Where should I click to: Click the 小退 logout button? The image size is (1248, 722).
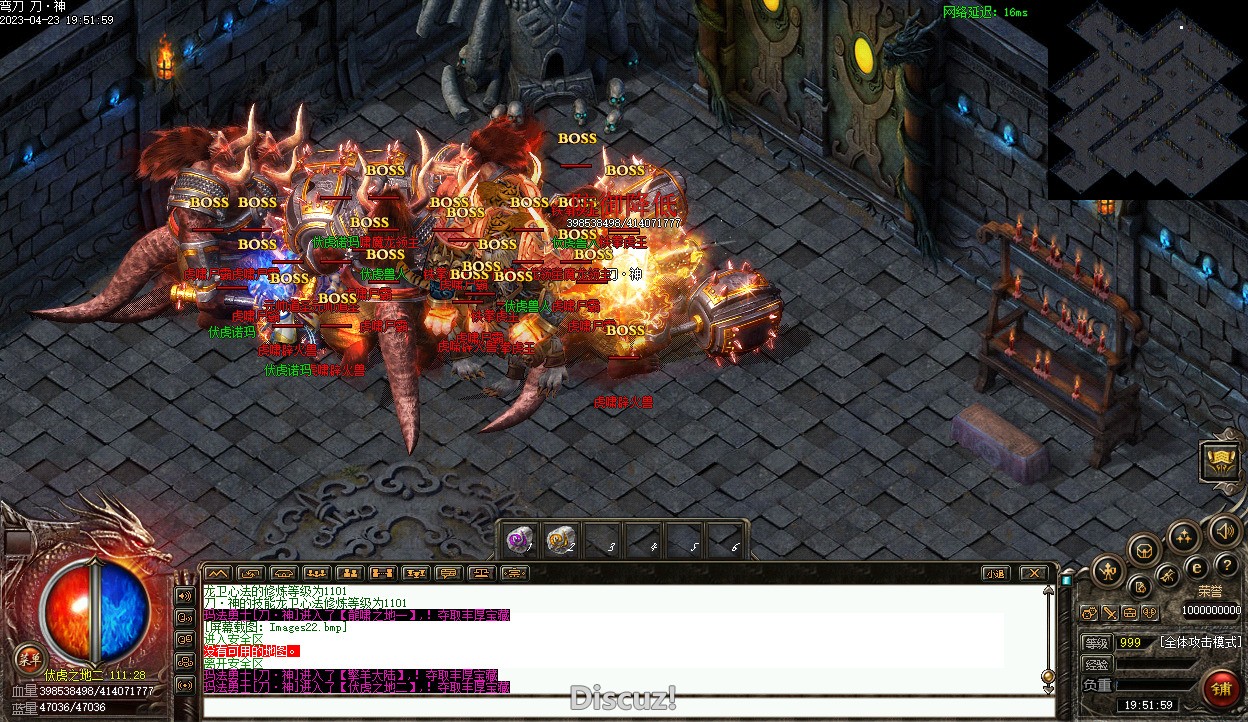tap(994, 573)
